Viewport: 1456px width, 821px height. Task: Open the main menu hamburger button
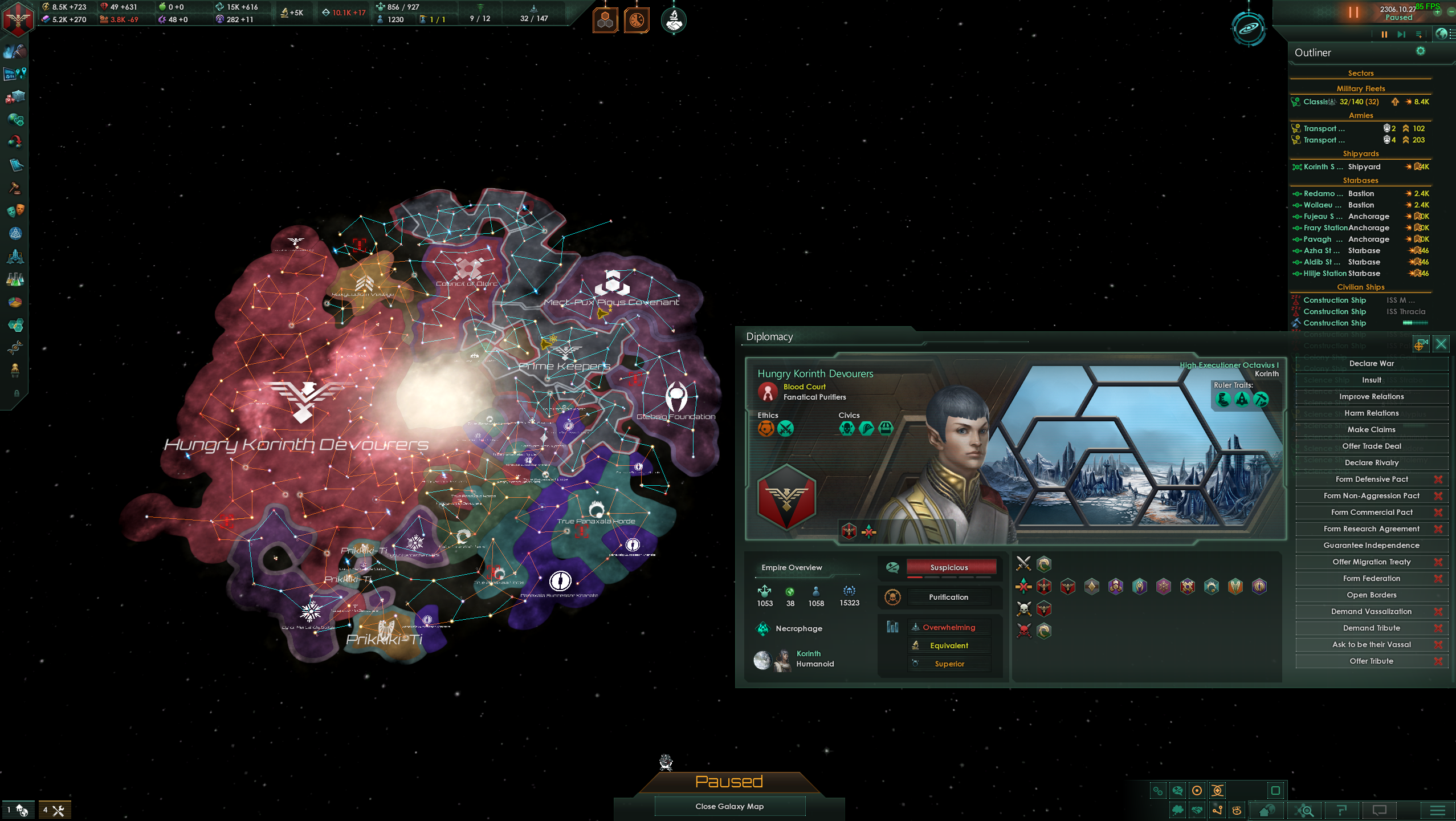pyautogui.click(x=1437, y=810)
